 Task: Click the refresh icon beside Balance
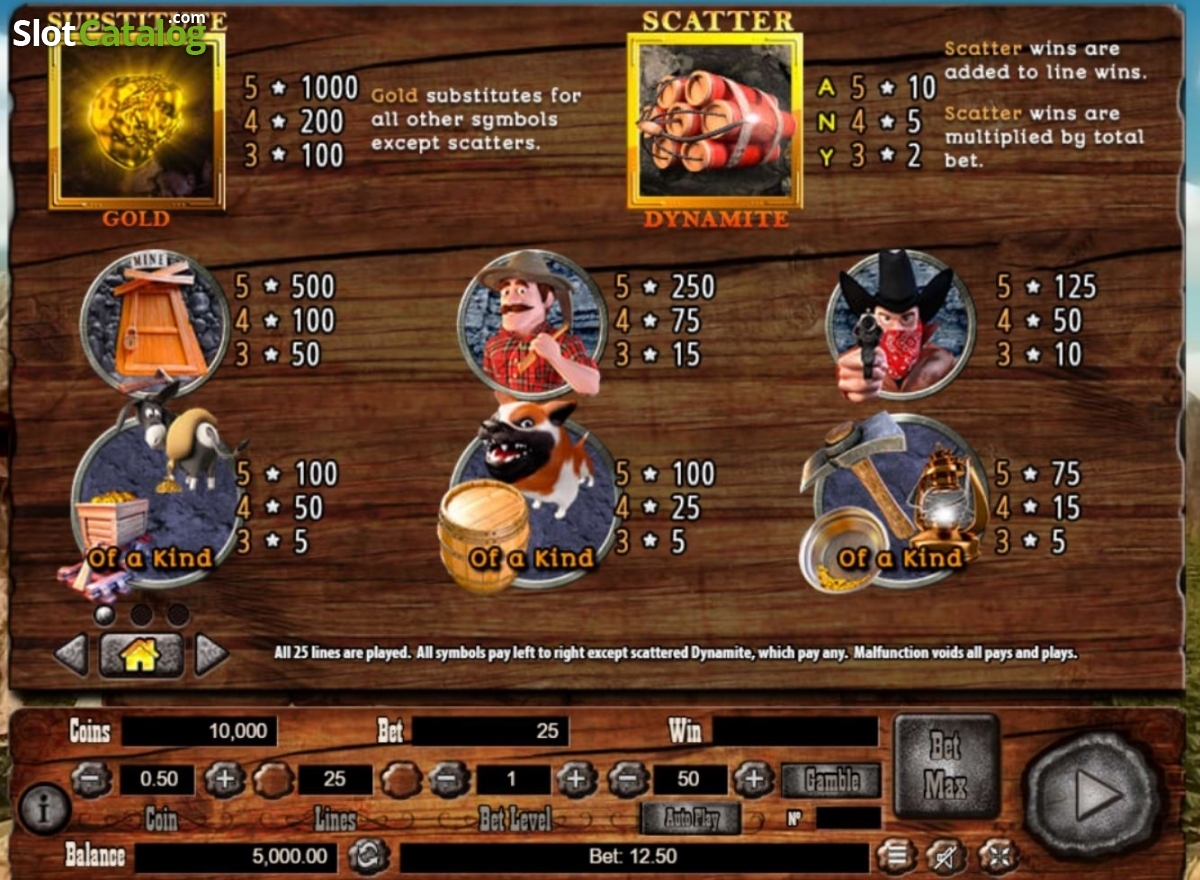coord(367,856)
